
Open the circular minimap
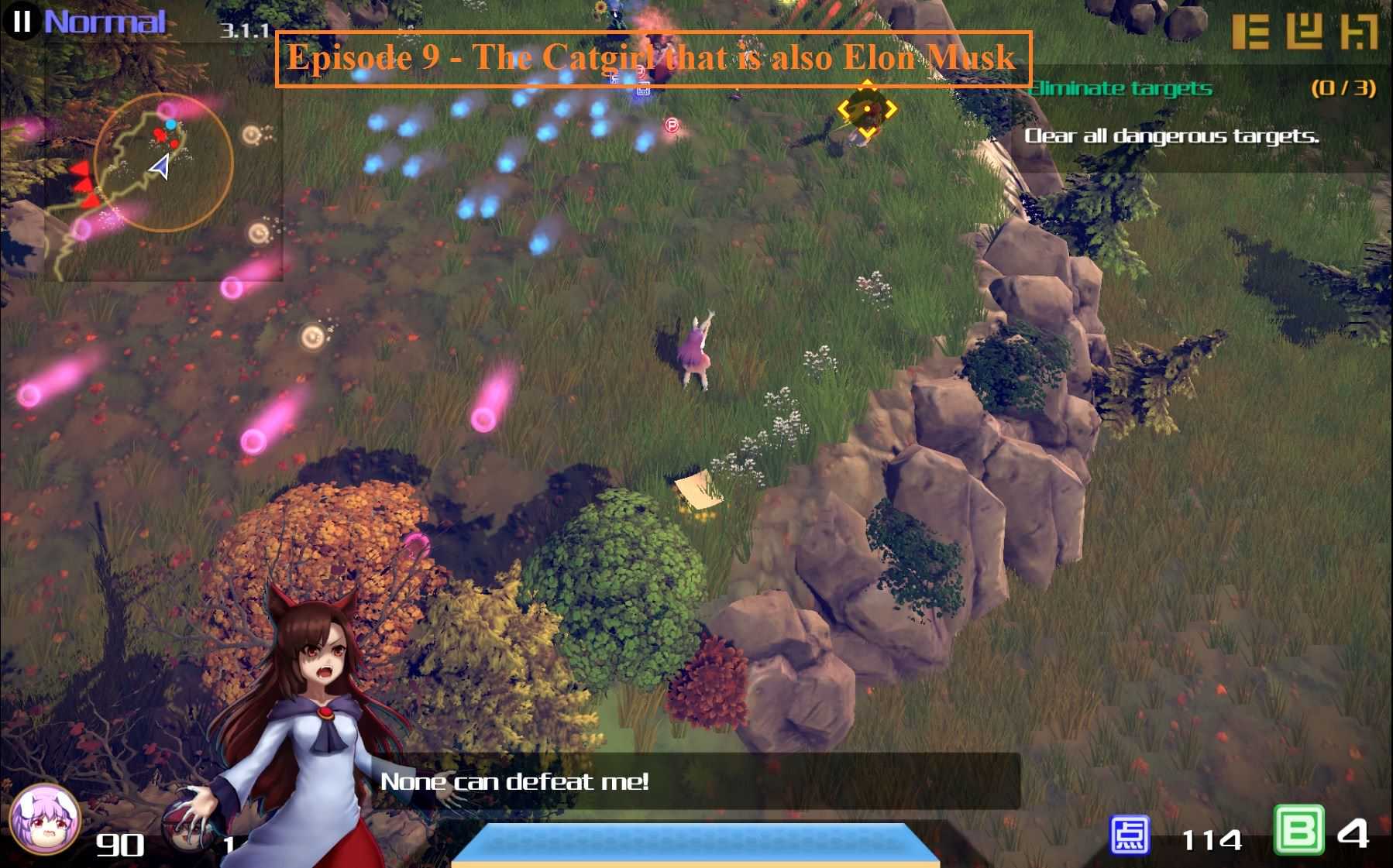pyautogui.click(x=163, y=163)
